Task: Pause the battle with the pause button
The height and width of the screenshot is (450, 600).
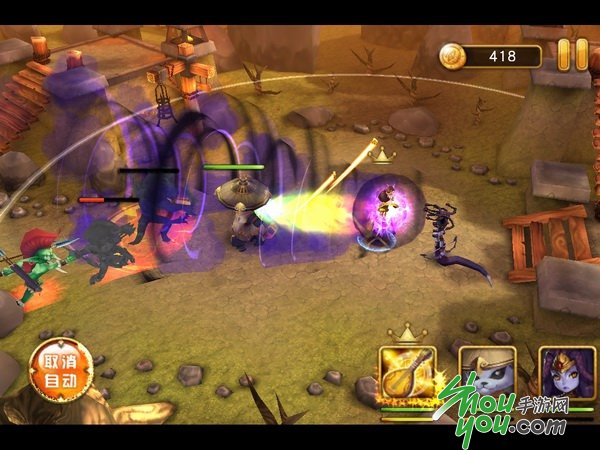Action: click(573, 54)
